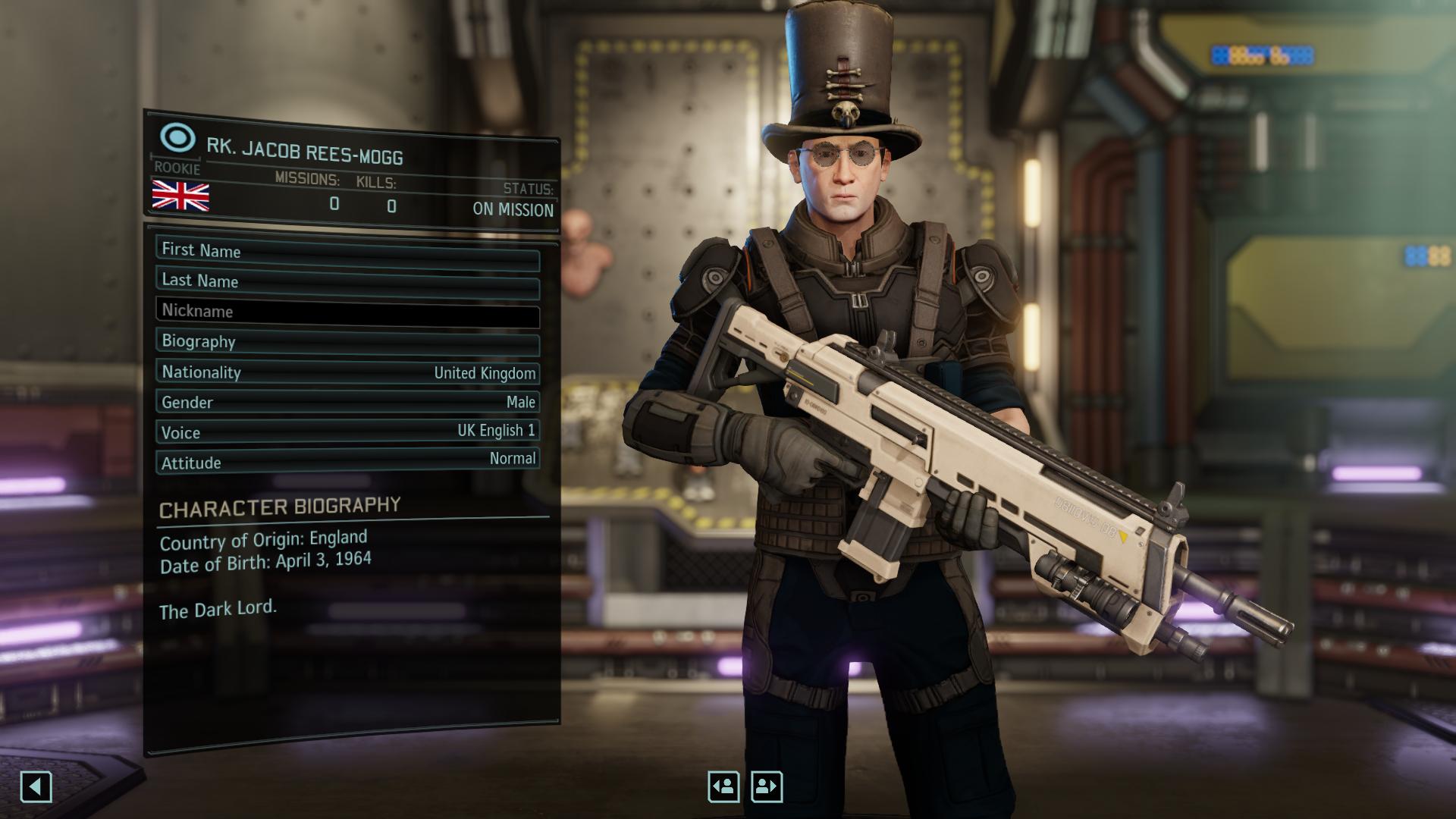Change the Voice from UK English 1
This screenshot has height=819, width=1456.
click(x=347, y=432)
